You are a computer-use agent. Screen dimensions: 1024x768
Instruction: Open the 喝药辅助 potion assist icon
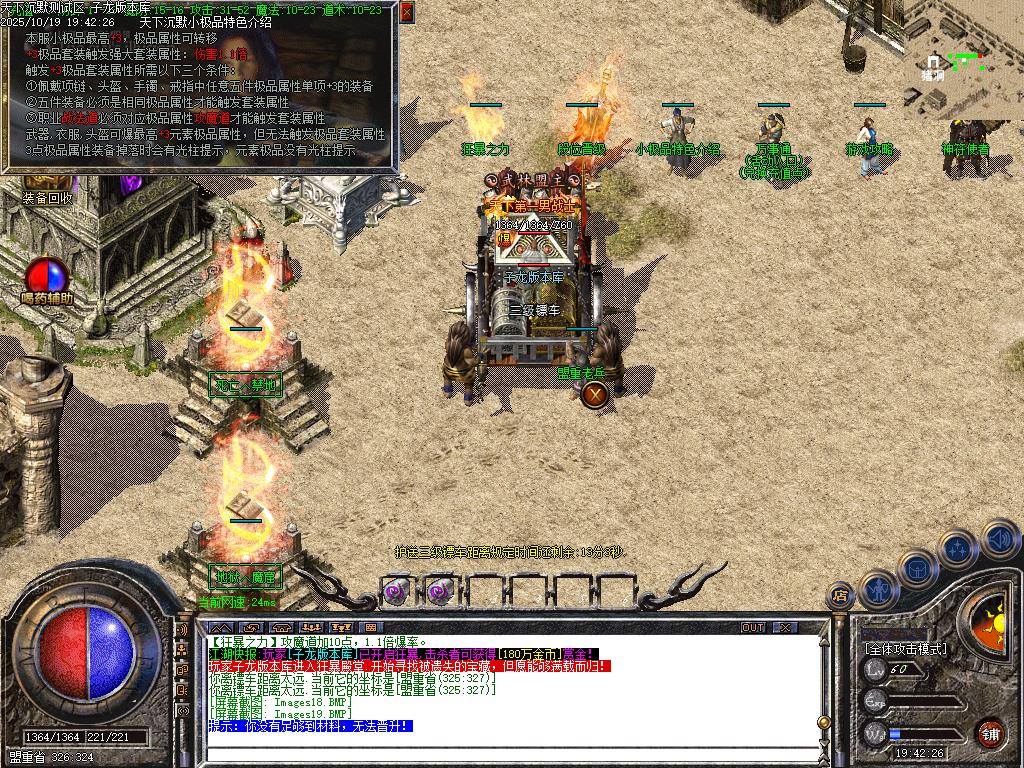[48, 276]
